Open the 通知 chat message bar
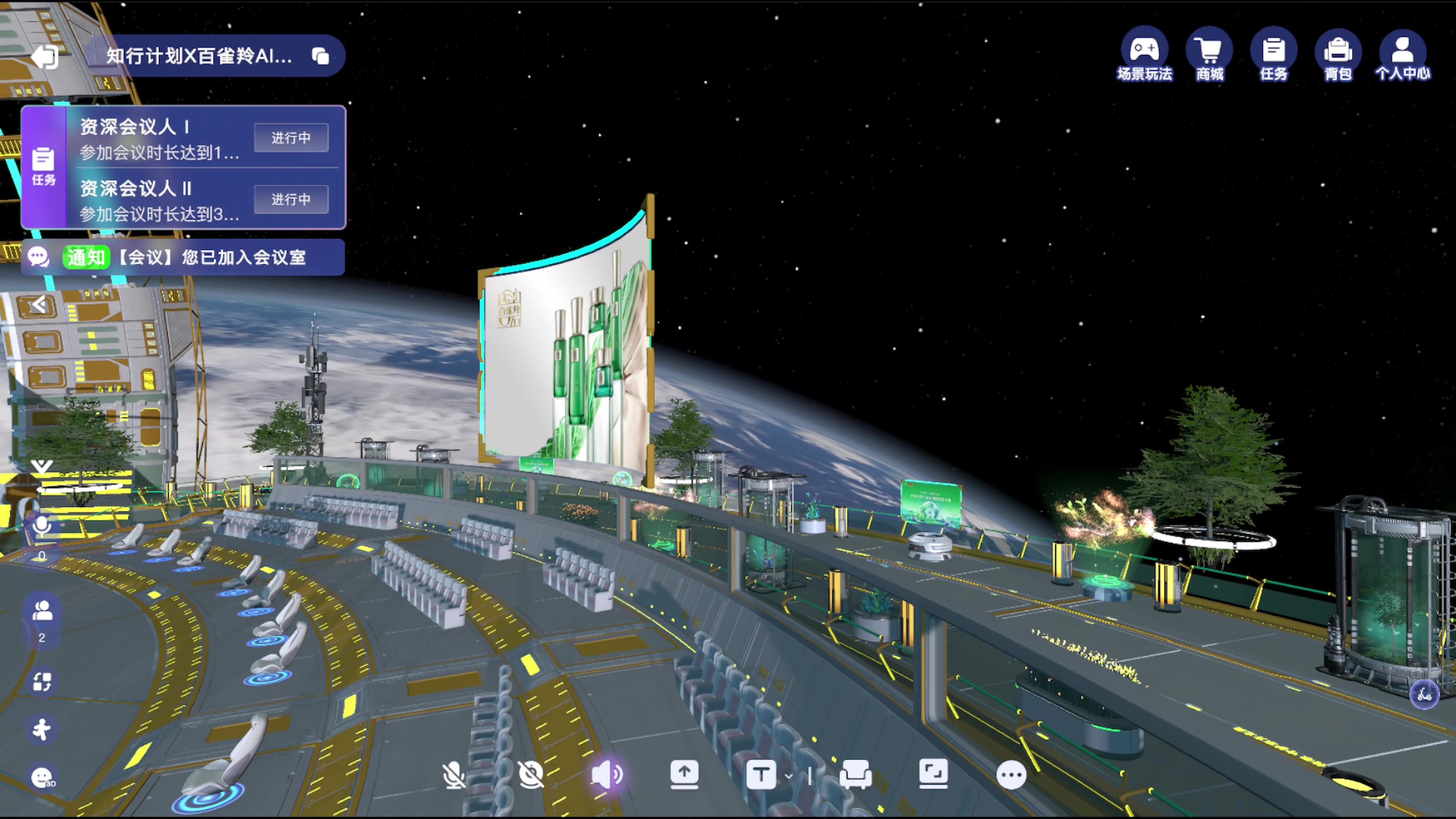 [183, 257]
